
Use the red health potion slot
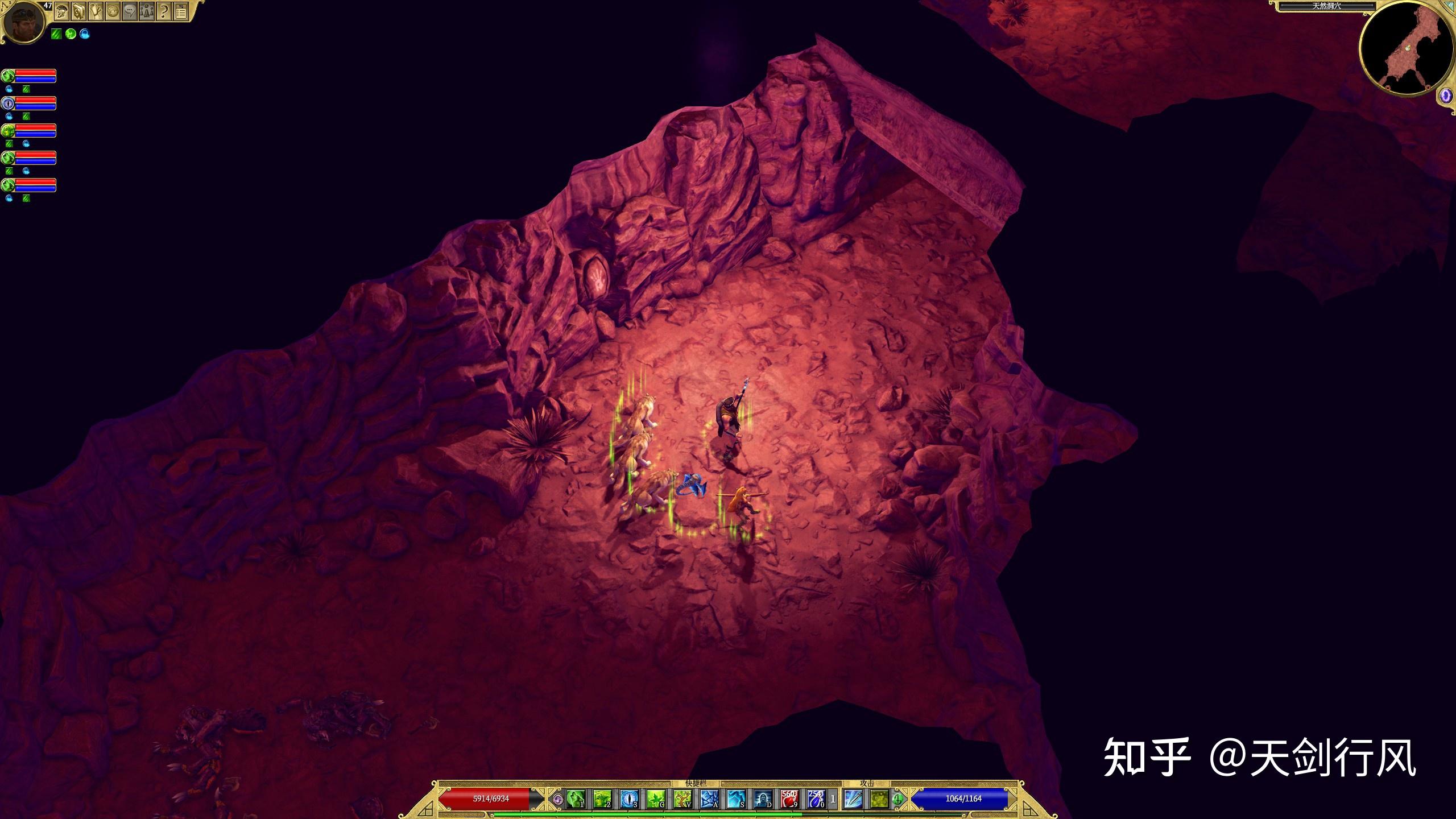(789, 799)
